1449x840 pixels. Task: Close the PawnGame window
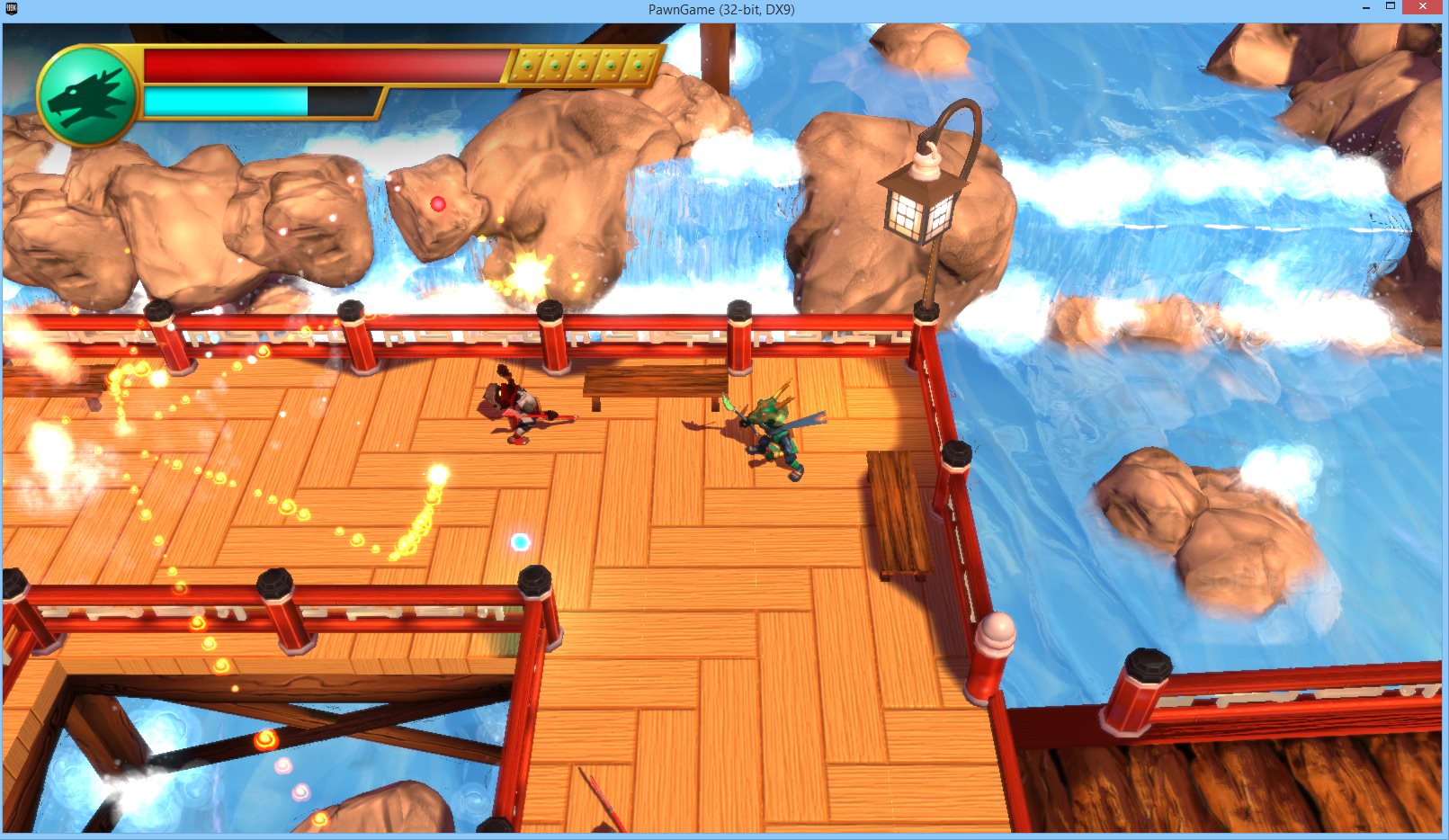click(1422, 7)
